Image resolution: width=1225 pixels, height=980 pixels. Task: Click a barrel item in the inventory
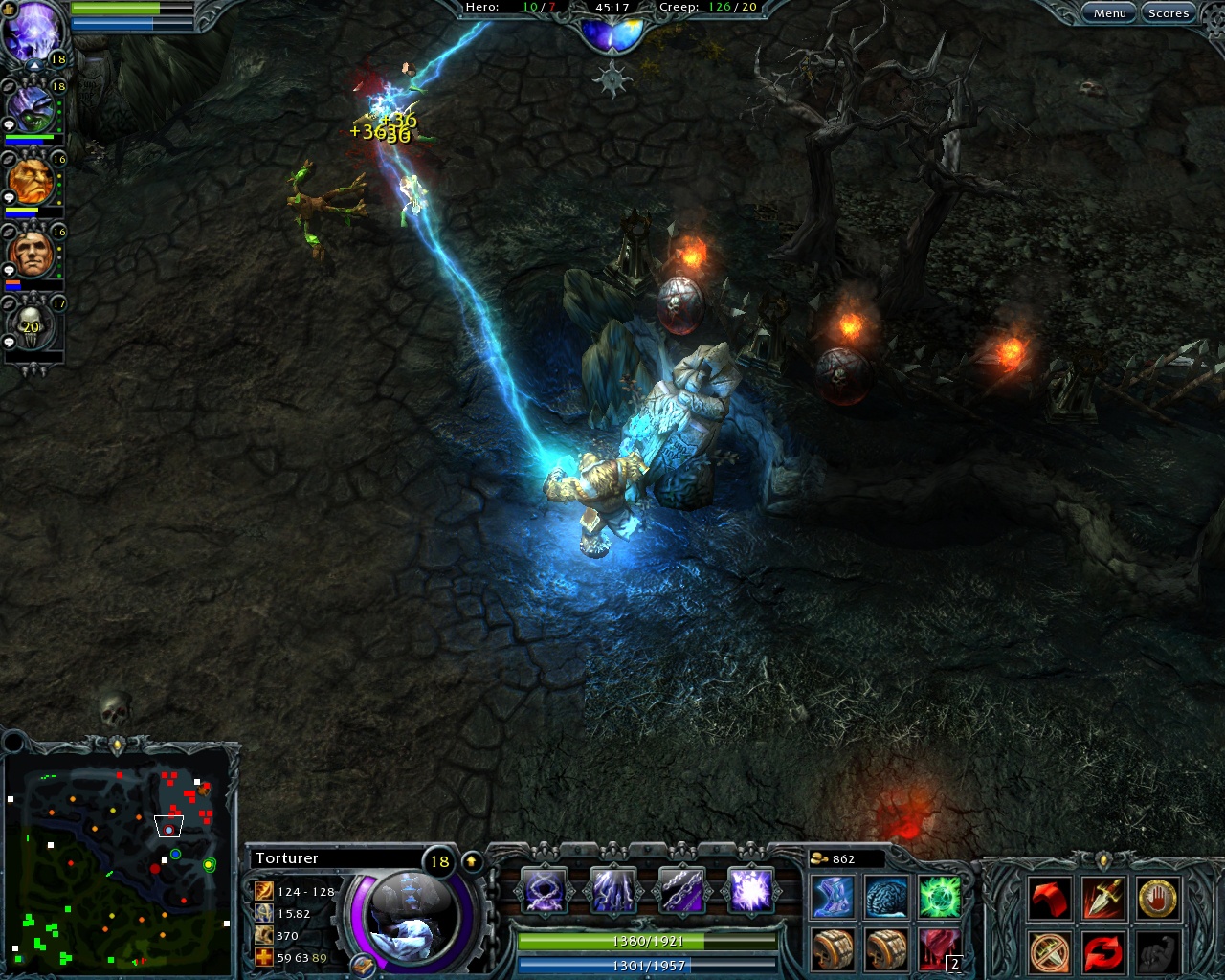832,946
